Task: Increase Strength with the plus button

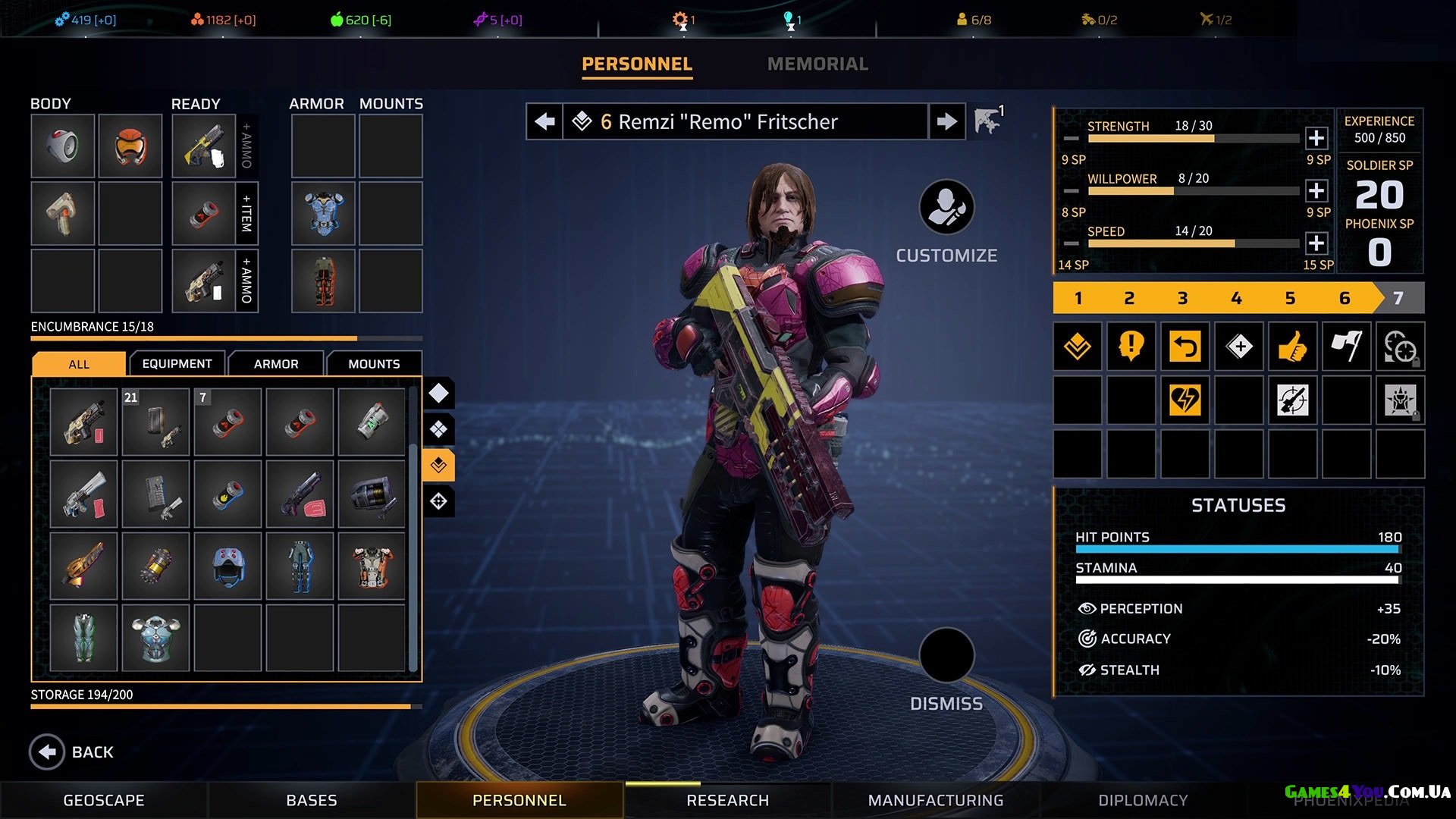Action: coord(1316,138)
